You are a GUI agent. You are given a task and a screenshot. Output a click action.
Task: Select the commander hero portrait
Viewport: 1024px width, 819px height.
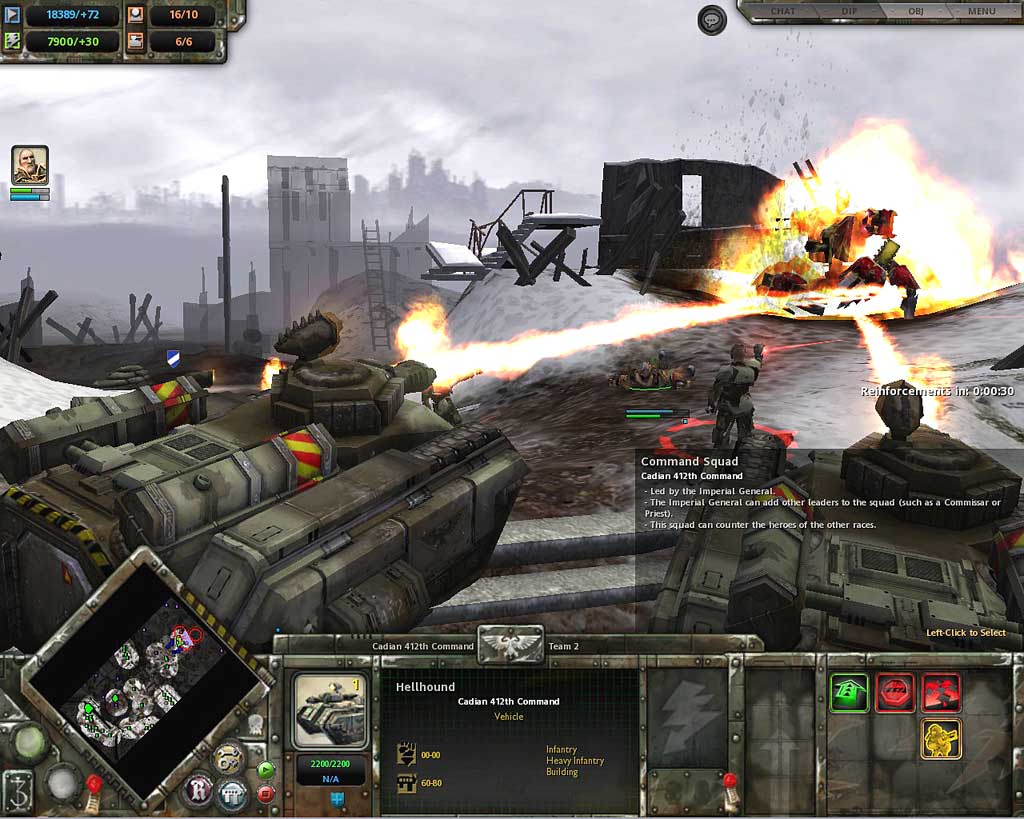(30, 165)
